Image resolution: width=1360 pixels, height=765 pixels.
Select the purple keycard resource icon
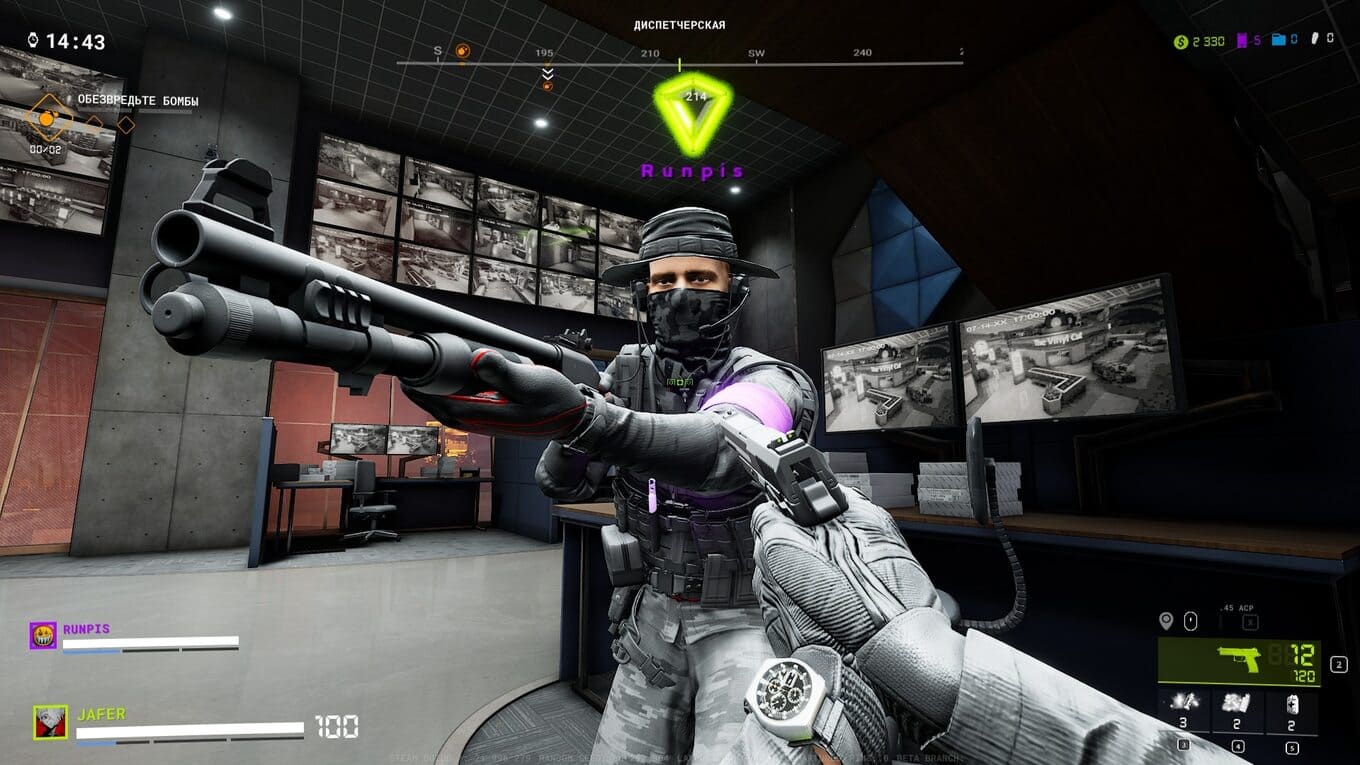point(1243,41)
